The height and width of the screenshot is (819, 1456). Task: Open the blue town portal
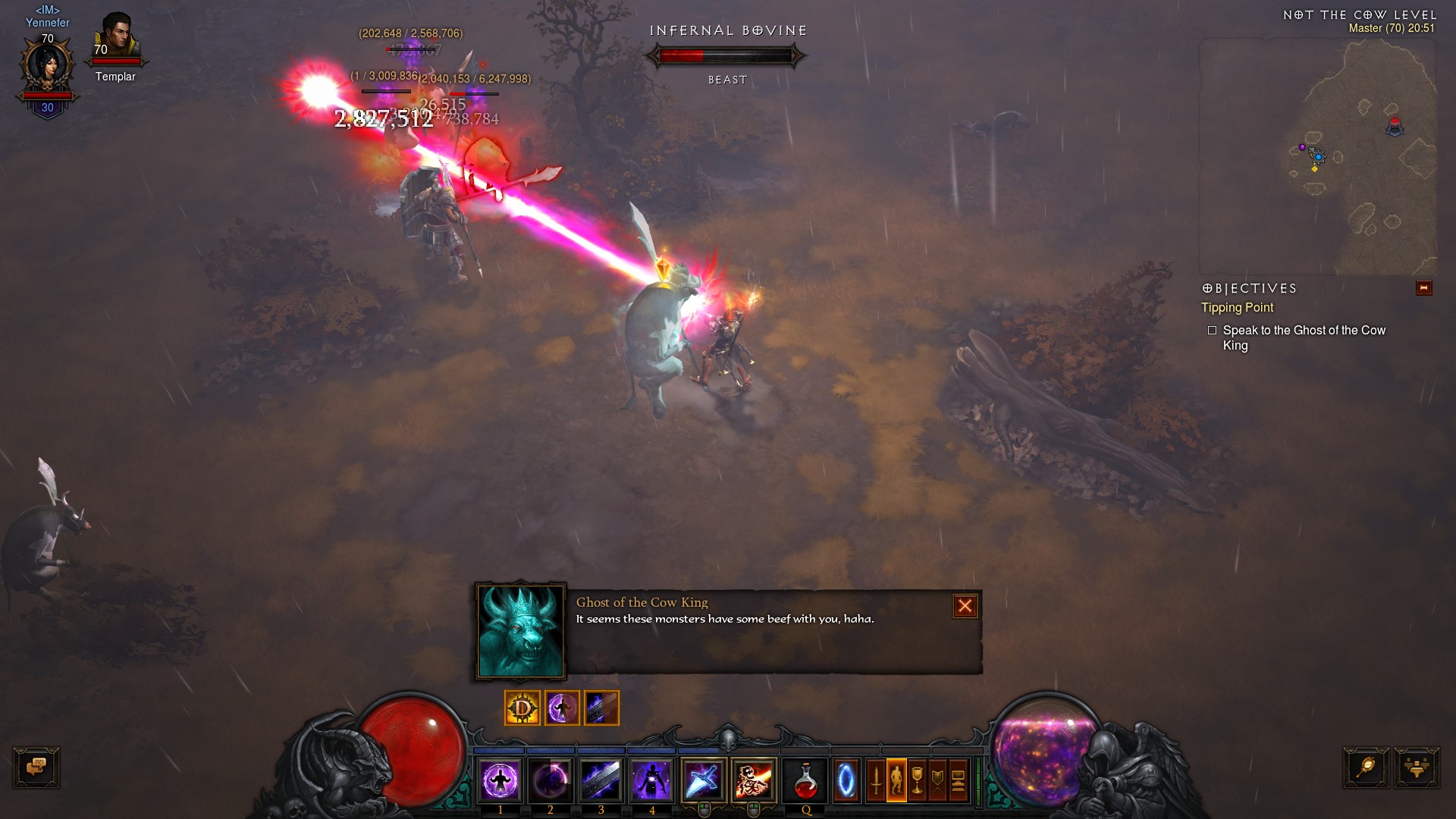pyautogui.click(x=846, y=780)
